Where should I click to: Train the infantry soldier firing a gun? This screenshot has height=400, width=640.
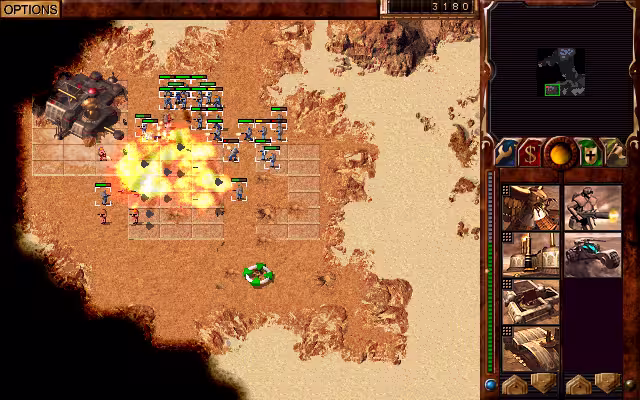[x=592, y=207]
